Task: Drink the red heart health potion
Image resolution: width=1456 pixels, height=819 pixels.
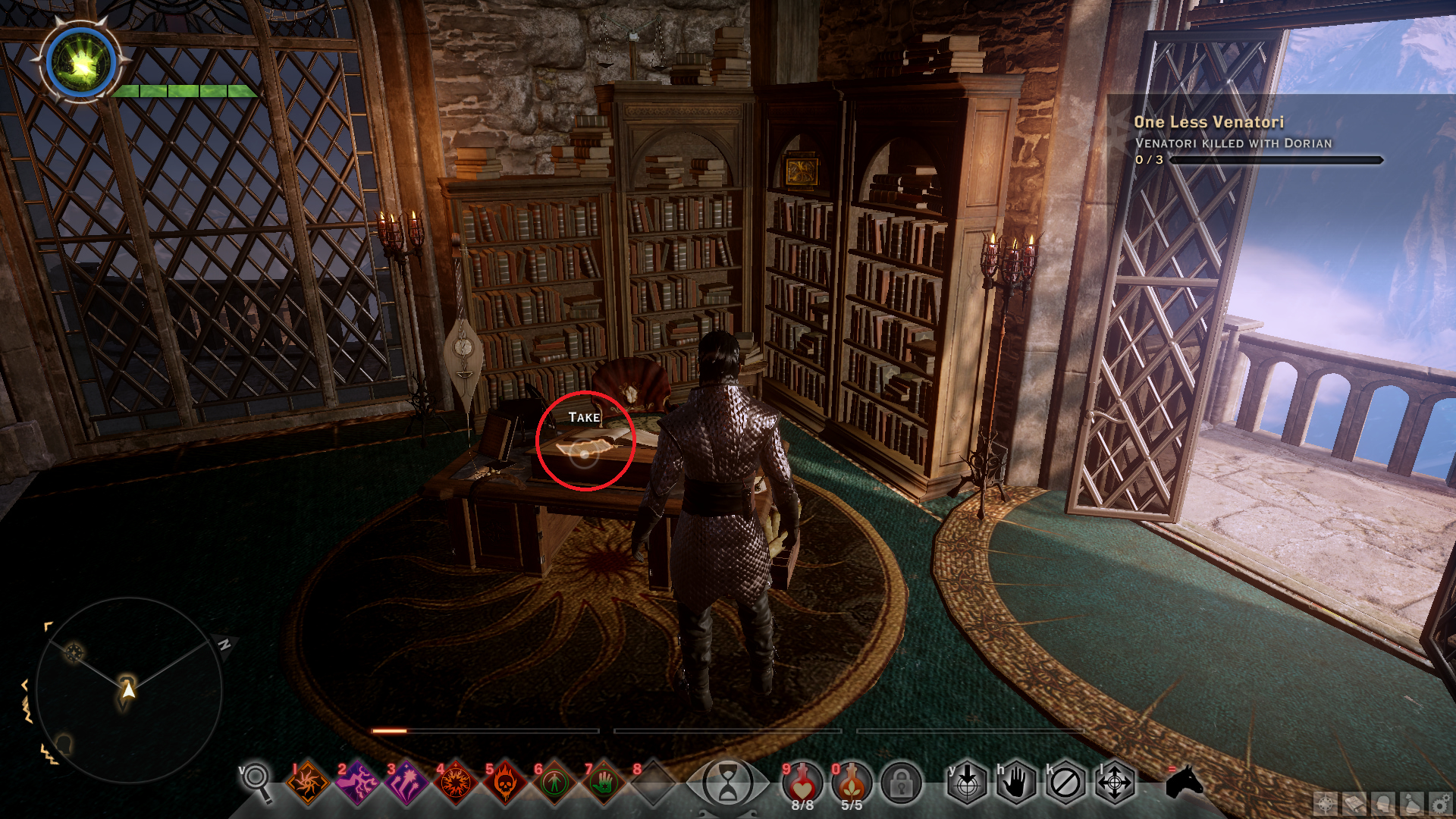Action: (x=802, y=783)
